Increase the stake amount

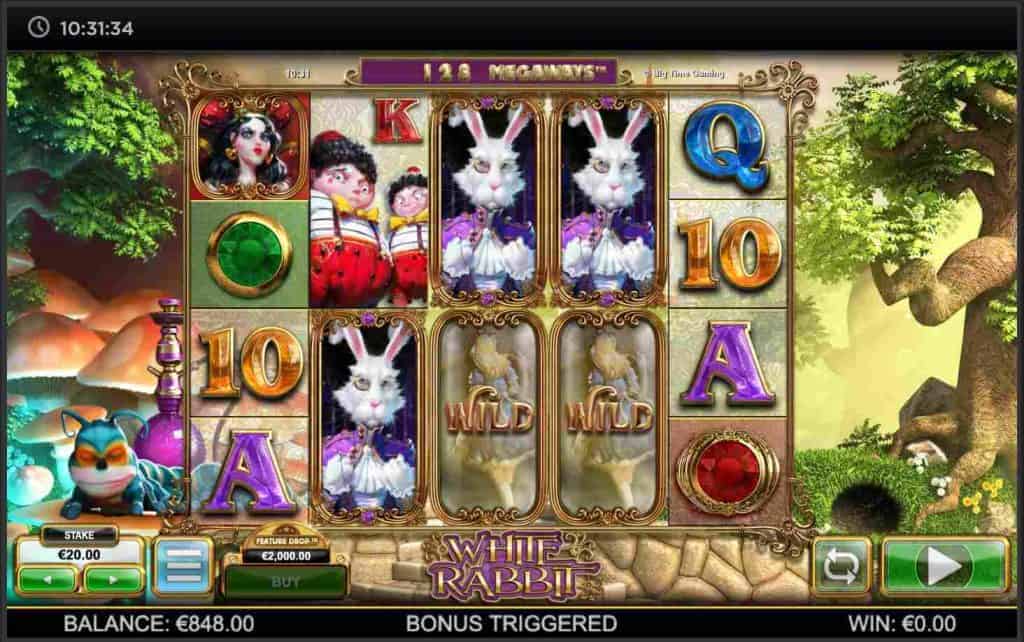(x=112, y=578)
